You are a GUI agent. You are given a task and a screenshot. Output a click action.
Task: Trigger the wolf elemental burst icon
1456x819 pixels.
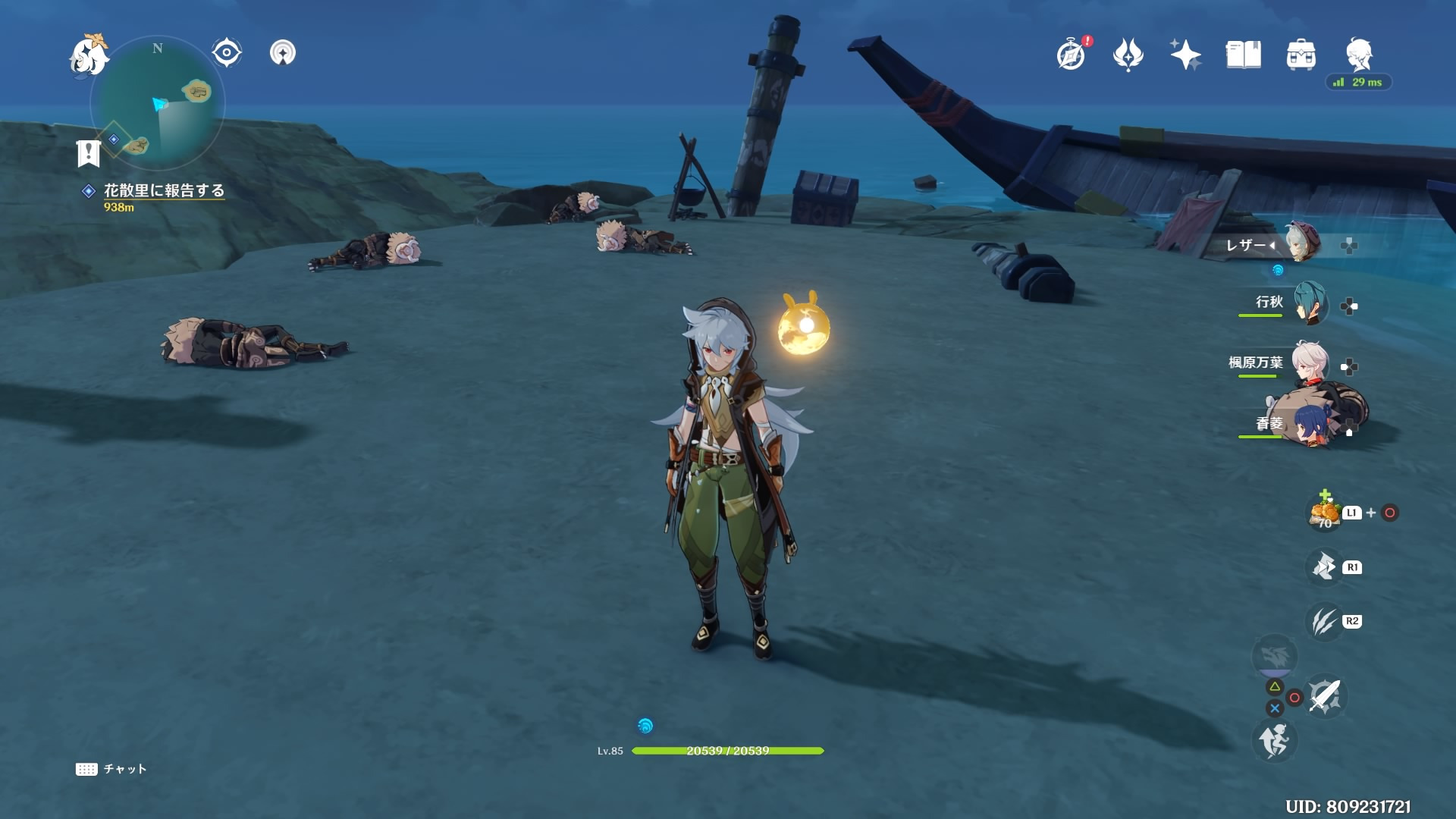pyautogui.click(x=1275, y=656)
